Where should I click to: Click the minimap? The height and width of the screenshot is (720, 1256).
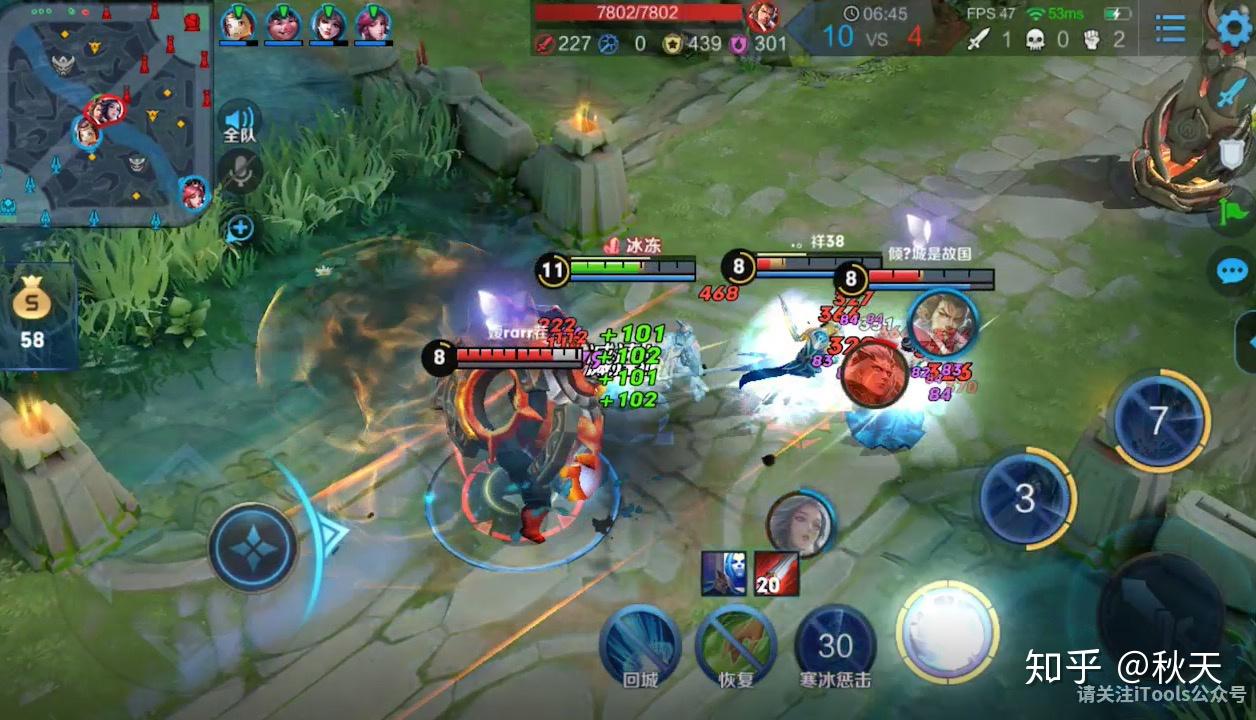[x=105, y=113]
